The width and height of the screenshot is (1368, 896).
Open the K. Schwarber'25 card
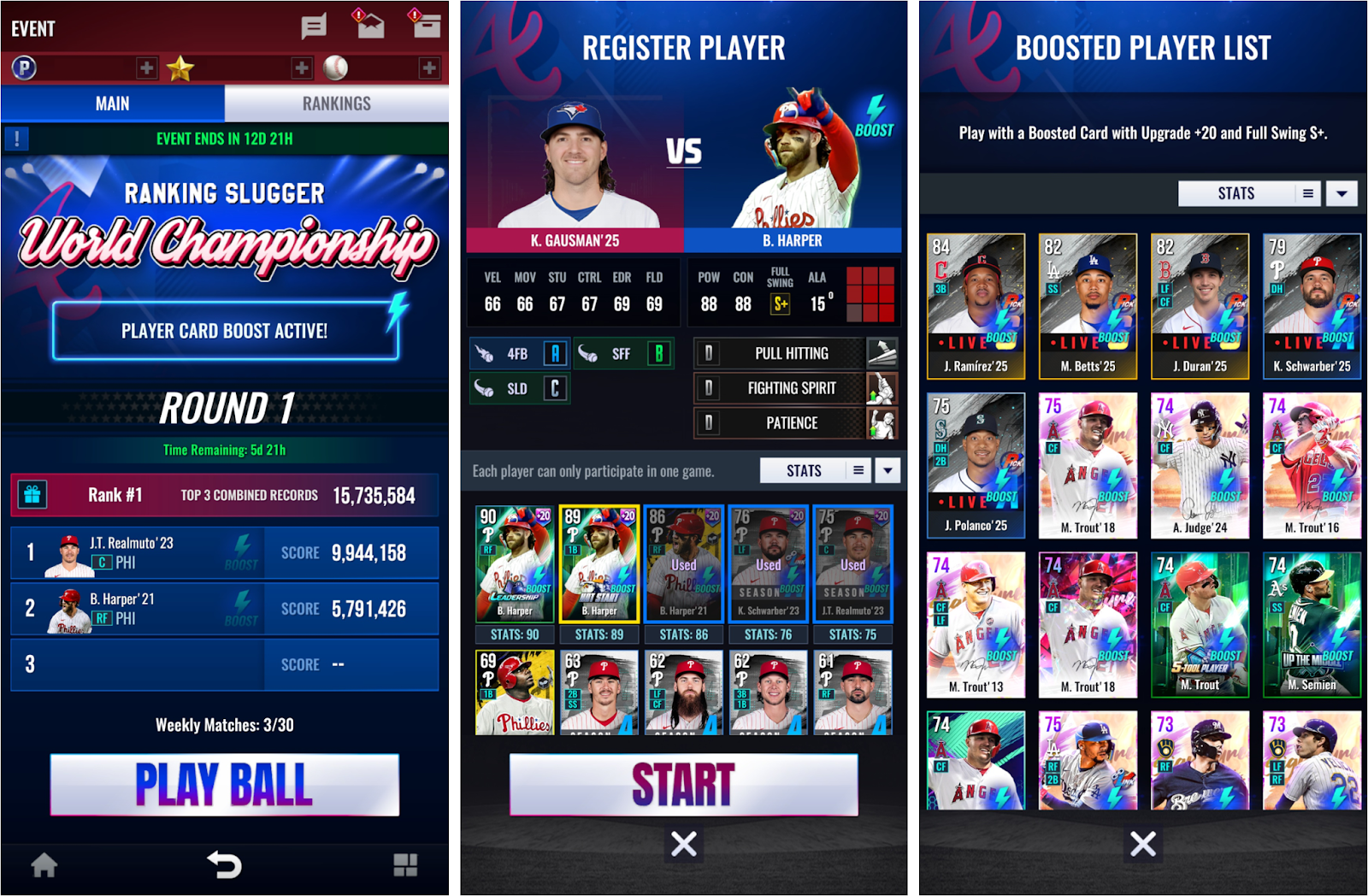[1312, 306]
